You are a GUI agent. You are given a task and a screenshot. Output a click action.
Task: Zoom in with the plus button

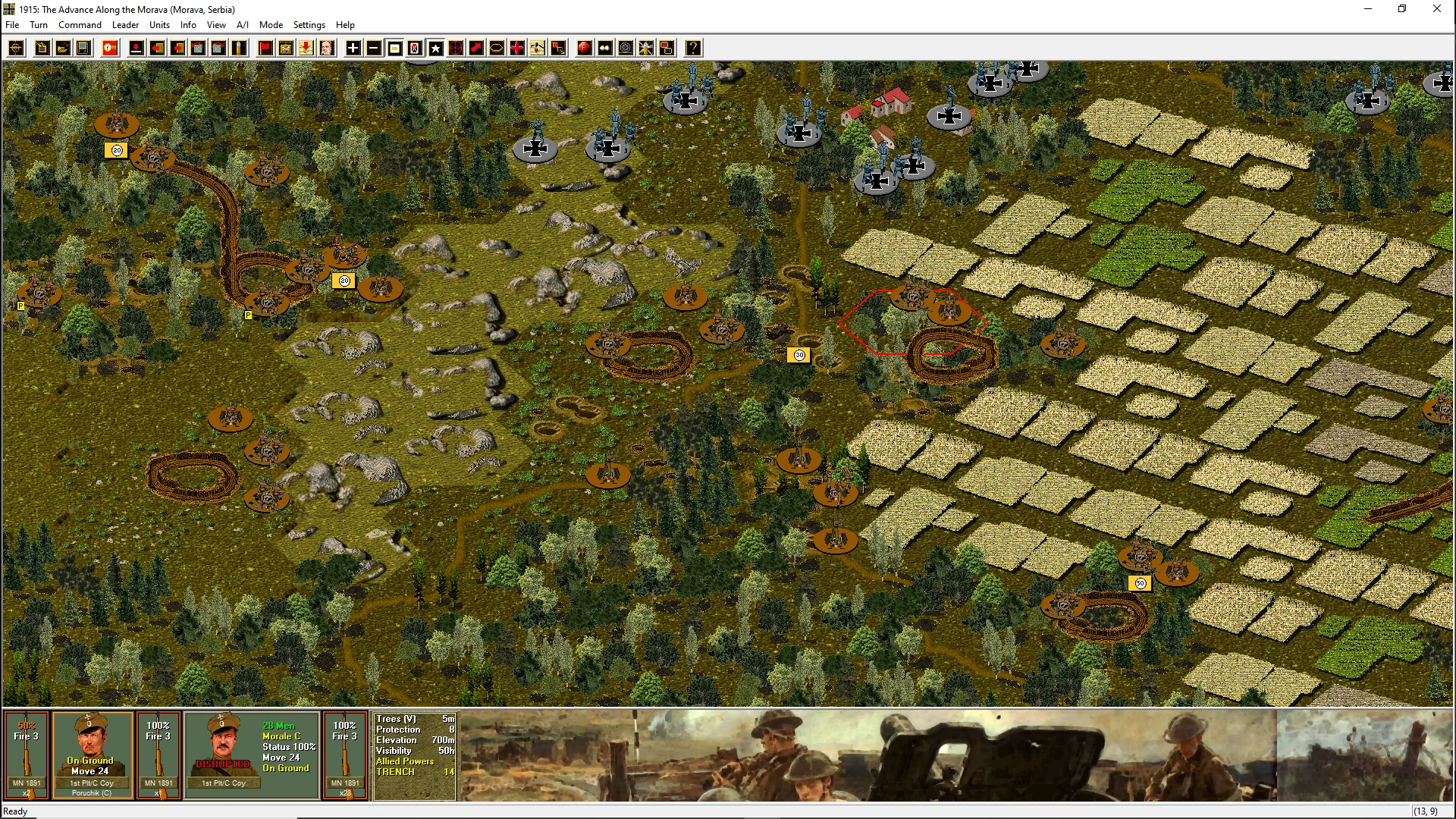(353, 49)
